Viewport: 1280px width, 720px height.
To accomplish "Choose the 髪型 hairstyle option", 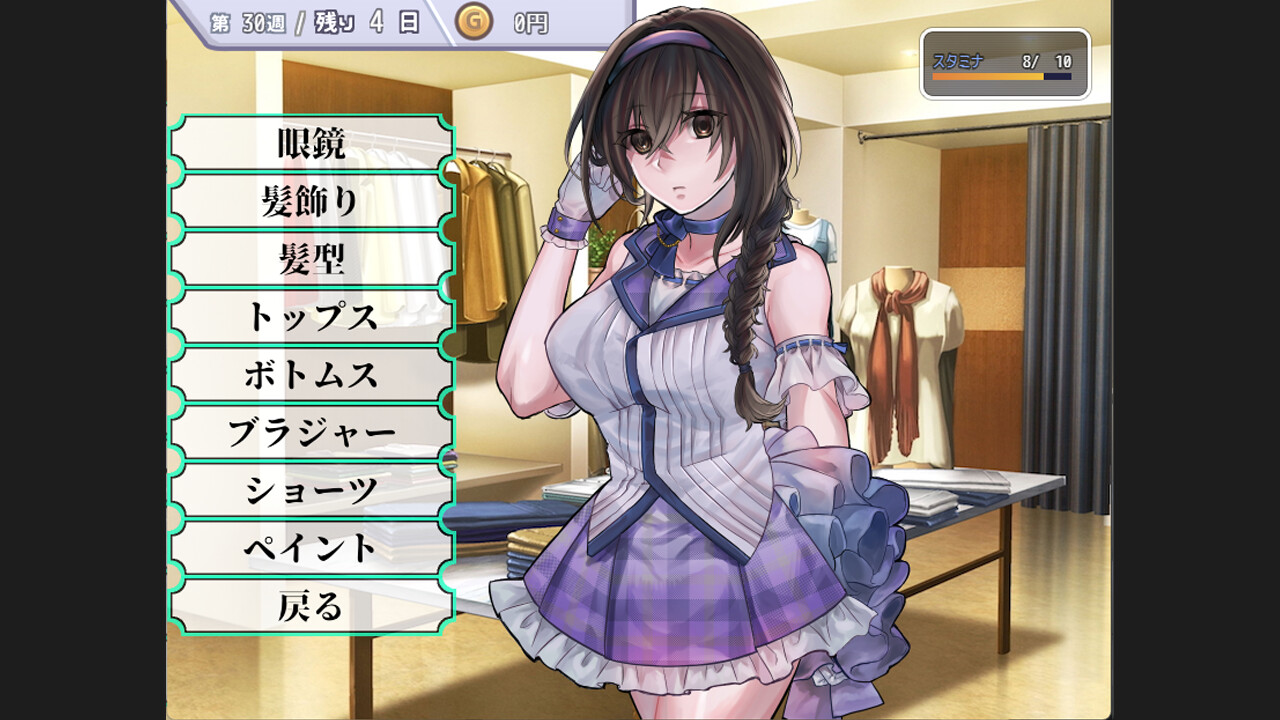I will pyautogui.click(x=311, y=260).
